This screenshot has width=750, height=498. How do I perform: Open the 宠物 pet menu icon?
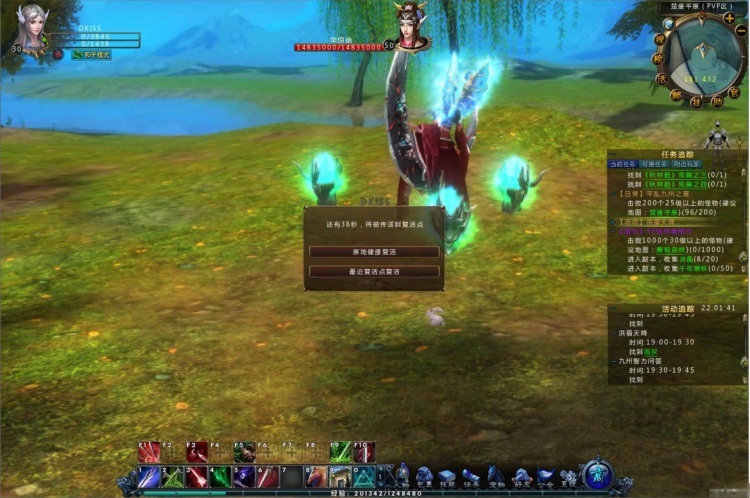[496, 476]
